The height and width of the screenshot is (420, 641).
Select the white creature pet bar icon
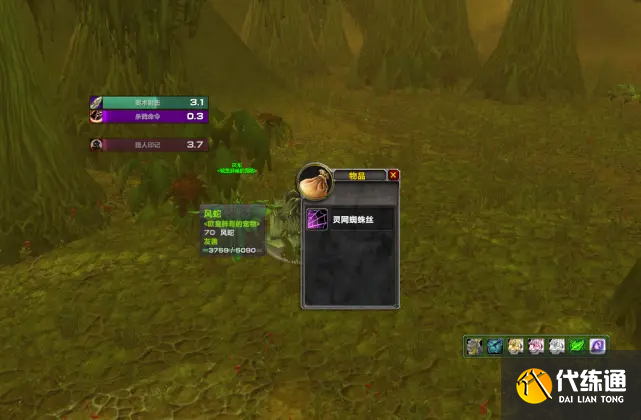point(557,346)
